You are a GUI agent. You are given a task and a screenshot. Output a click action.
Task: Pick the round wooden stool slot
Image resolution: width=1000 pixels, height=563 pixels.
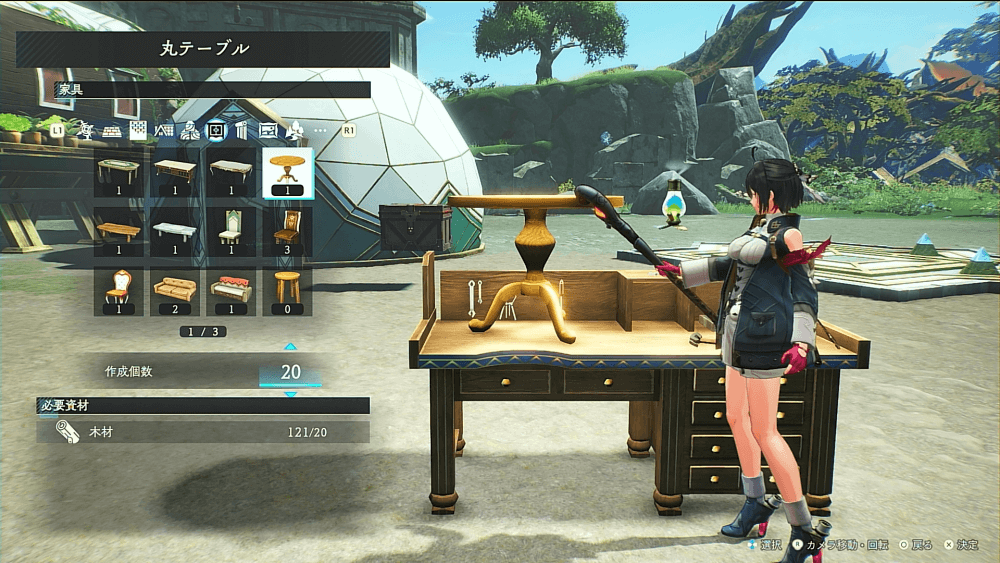click(287, 291)
